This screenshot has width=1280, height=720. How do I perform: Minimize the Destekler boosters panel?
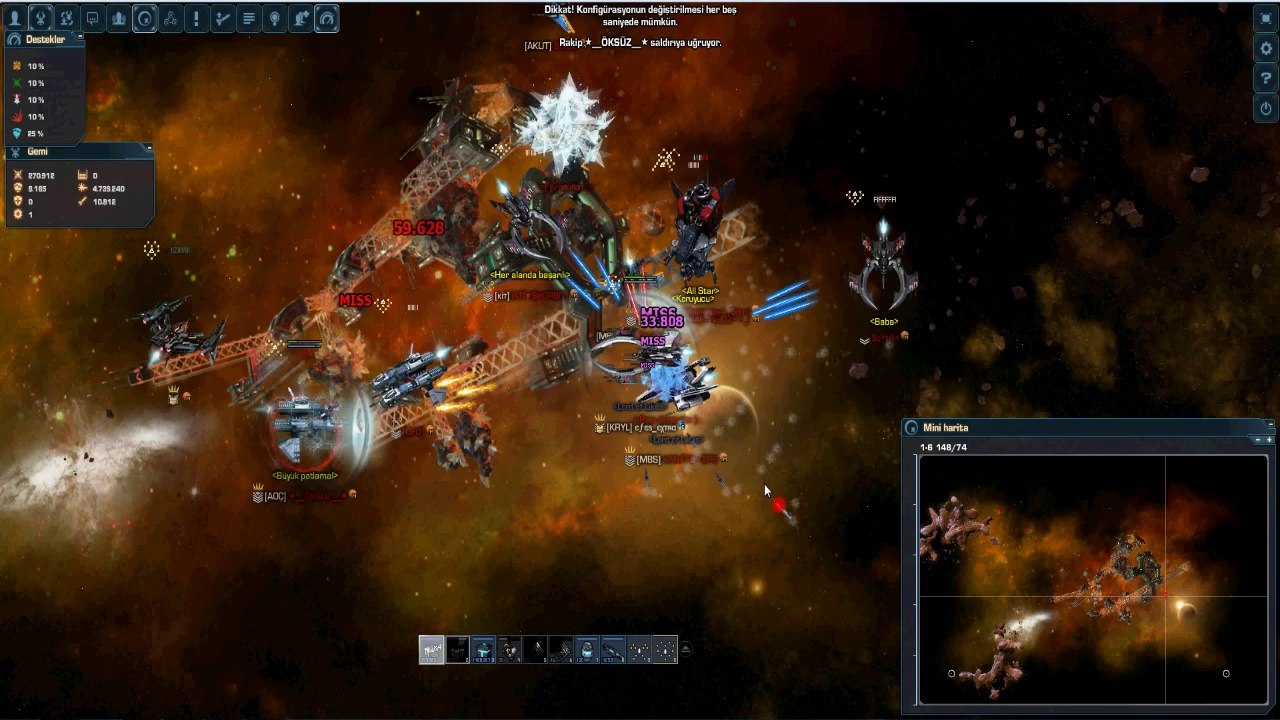[x=80, y=37]
